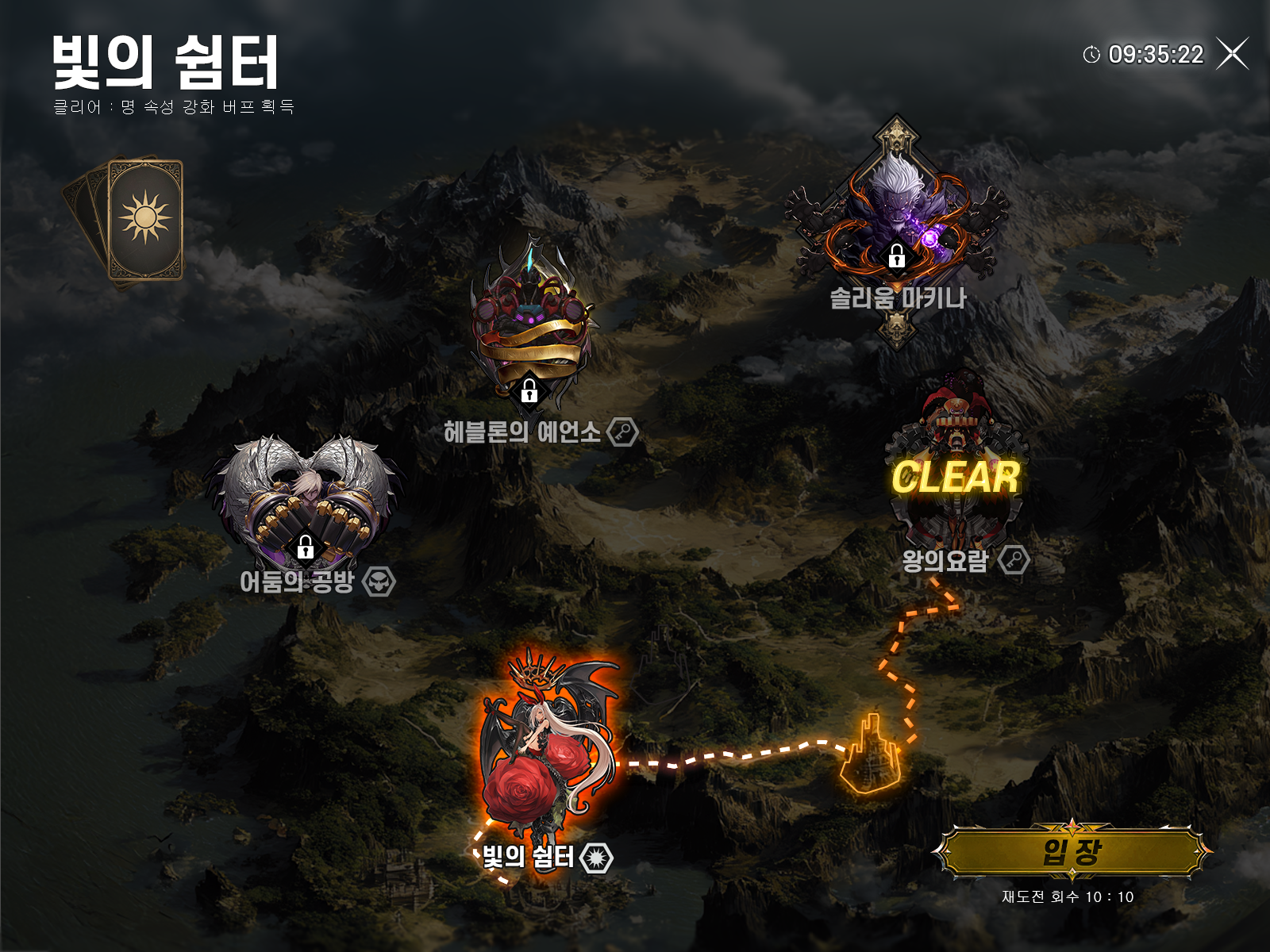The image size is (1270, 952).
Task: Click the lock icon on 솔리움 마키나
Action: click(898, 258)
